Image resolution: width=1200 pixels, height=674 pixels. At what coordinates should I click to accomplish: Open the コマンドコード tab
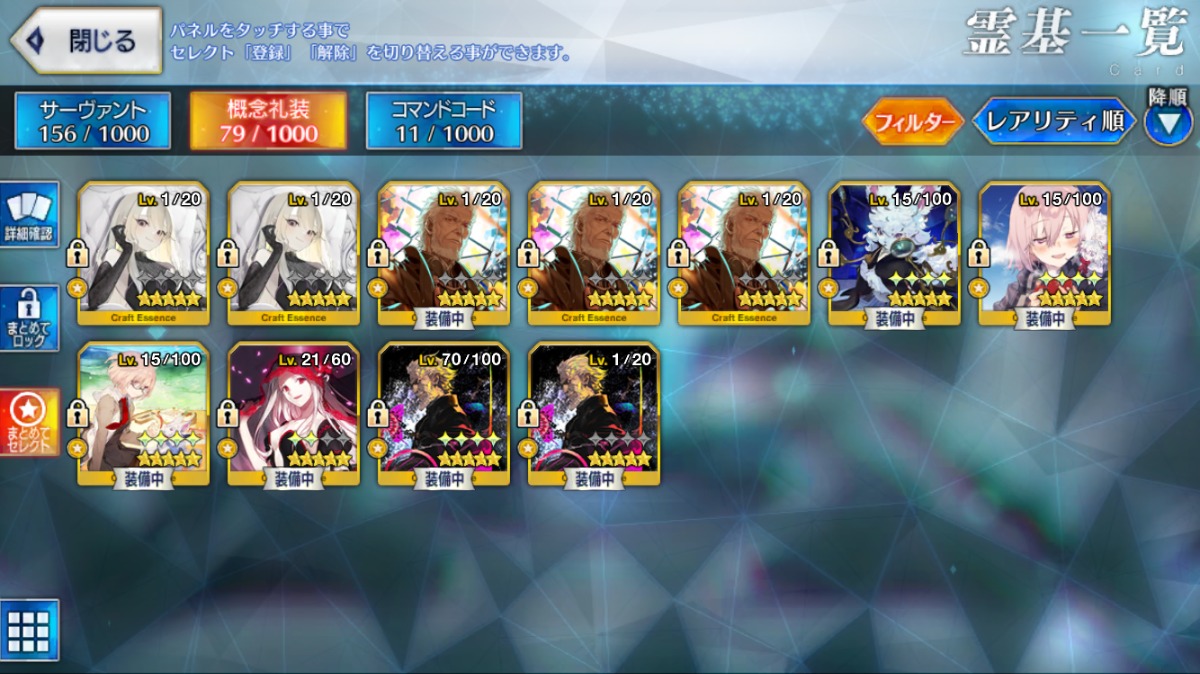pyautogui.click(x=444, y=121)
